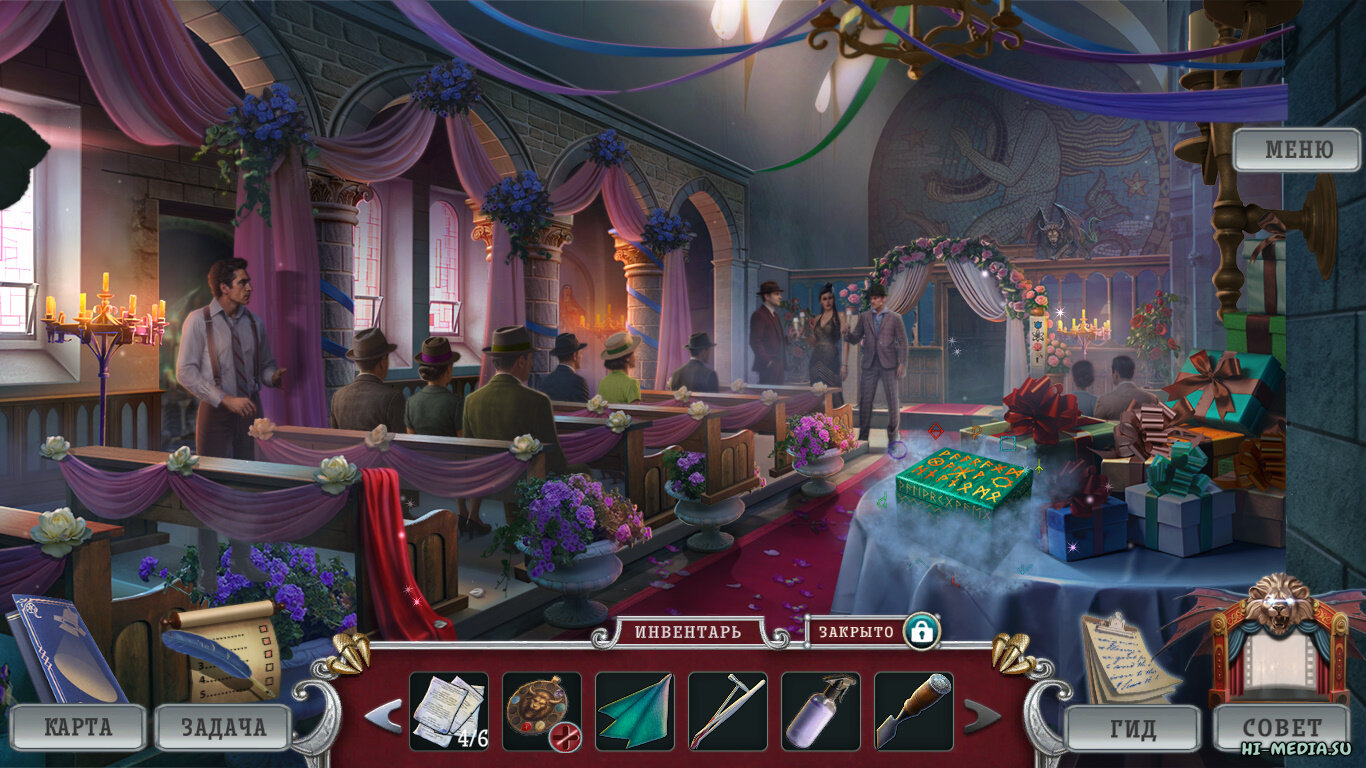Pick the teal folded cloth item
The height and width of the screenshot is (768, 1366).
(x=635, y=711)
